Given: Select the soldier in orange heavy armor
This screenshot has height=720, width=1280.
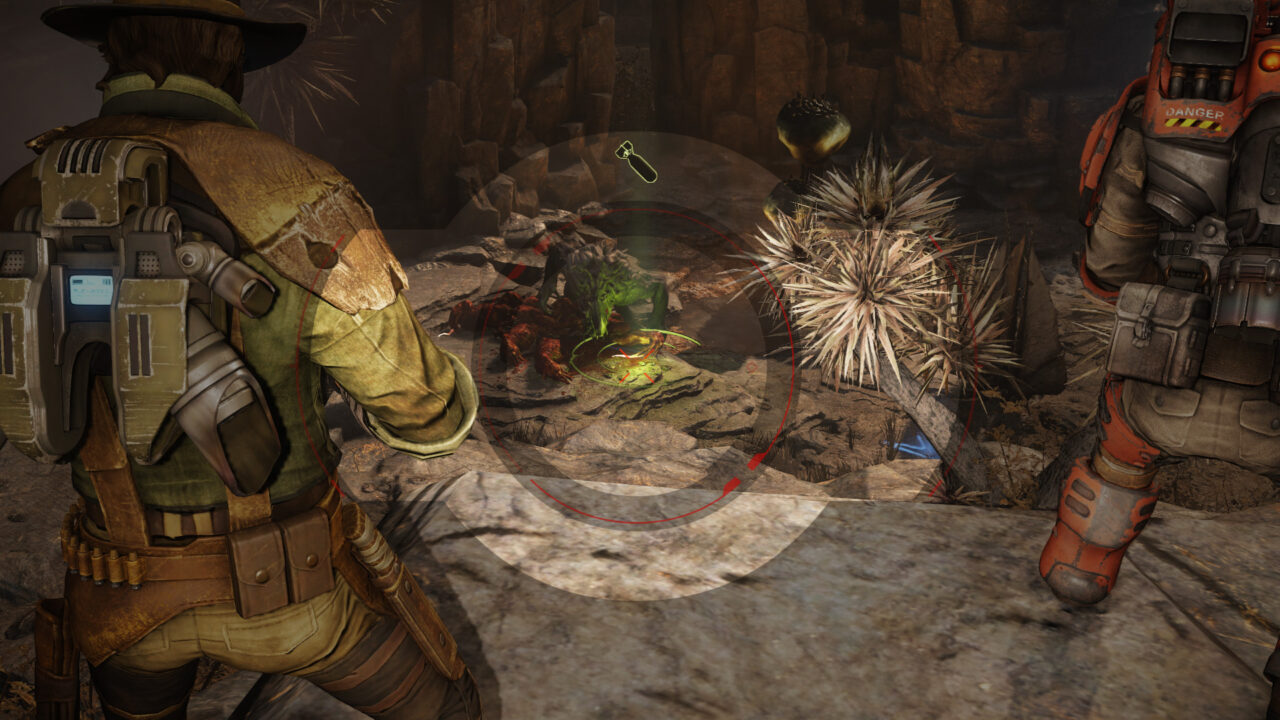Looking at the screenshot, I should coord(1180,350).
